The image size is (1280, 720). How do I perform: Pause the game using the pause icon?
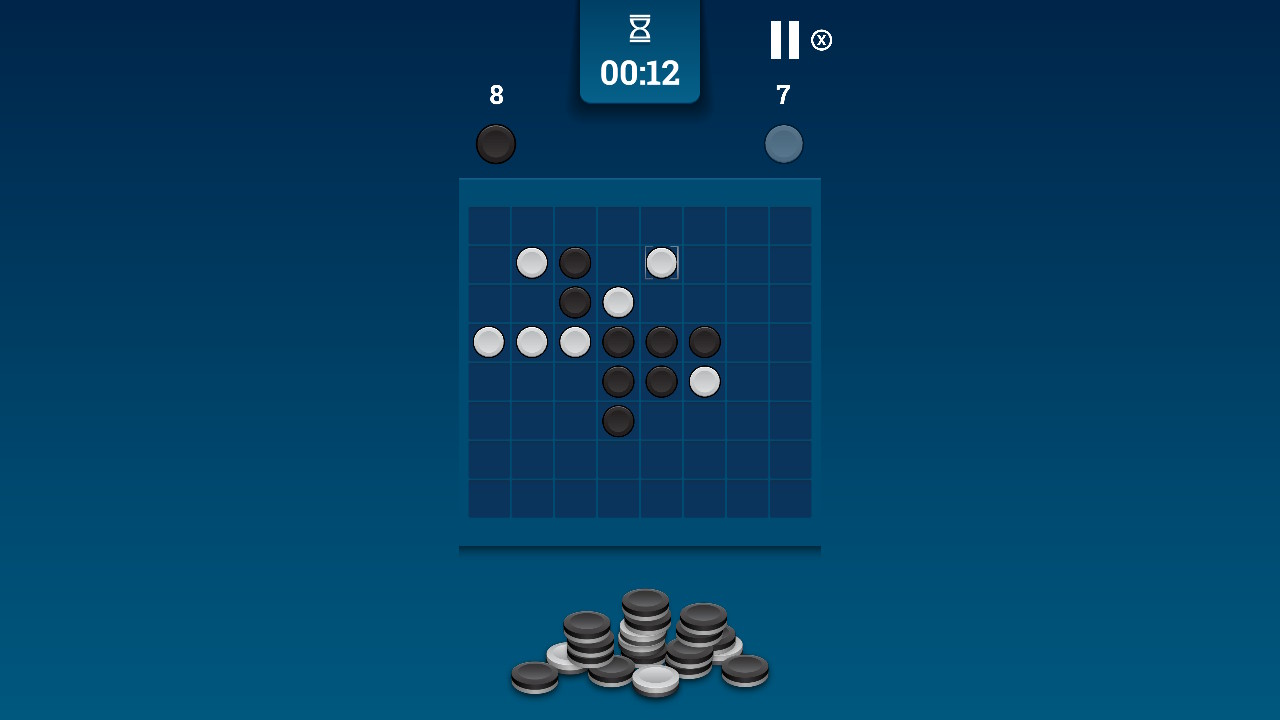point(785,40)
